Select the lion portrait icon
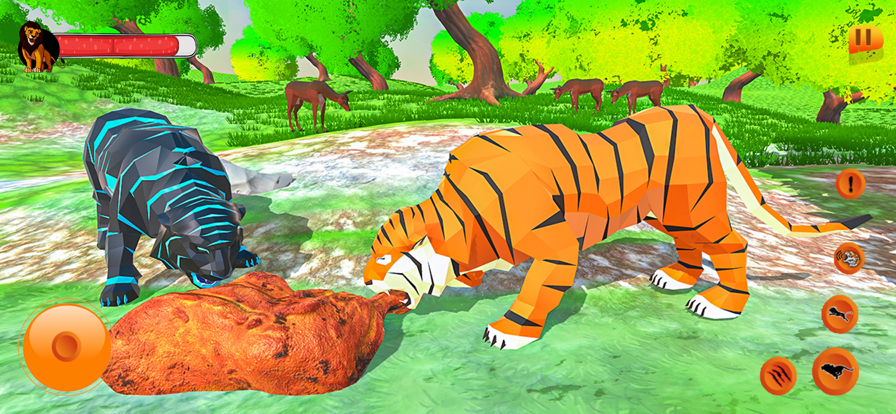Image resolution: width=896 pixels, height=414 pixels. point(36,46)
